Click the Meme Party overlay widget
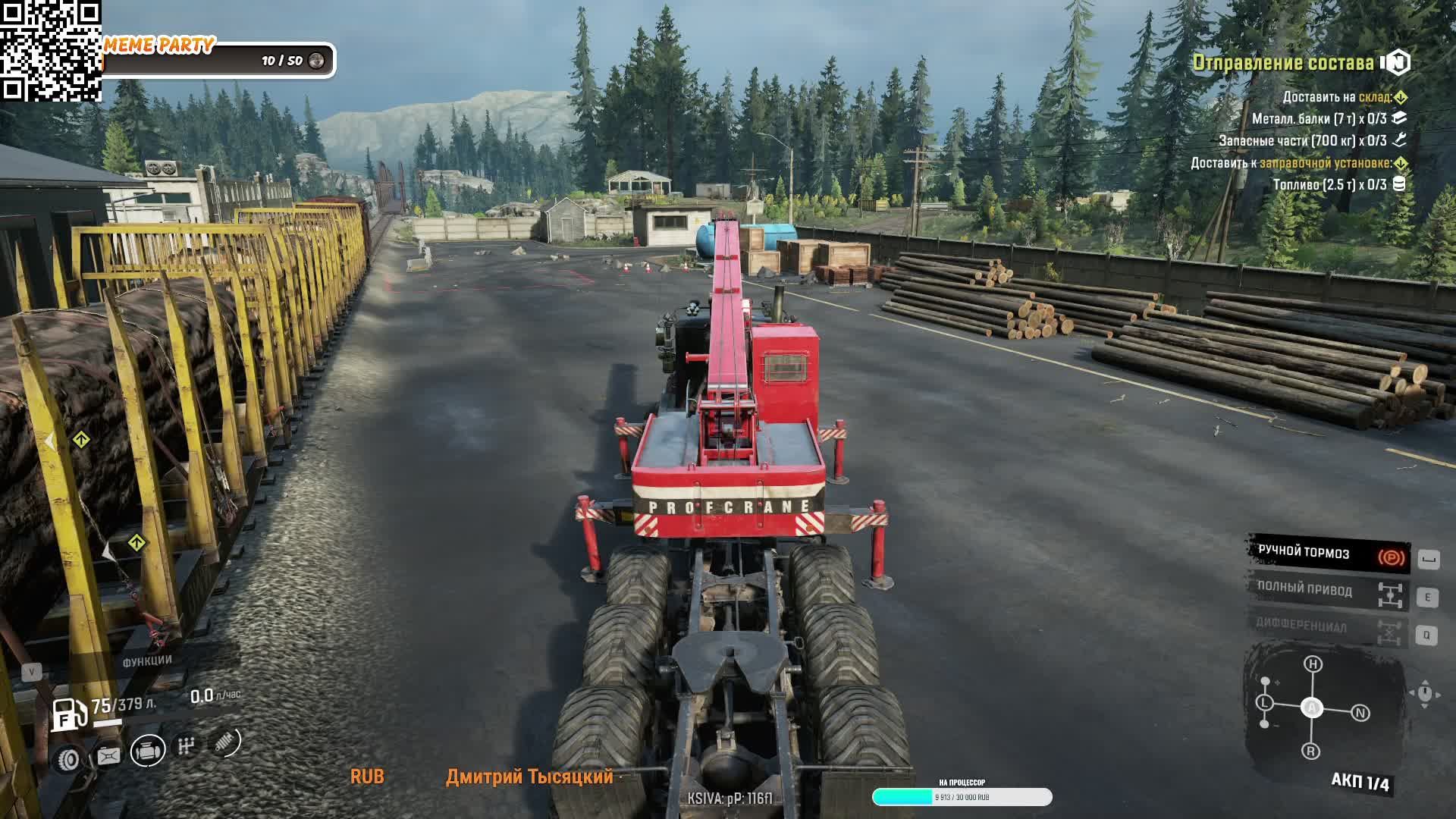 (218, 59)
